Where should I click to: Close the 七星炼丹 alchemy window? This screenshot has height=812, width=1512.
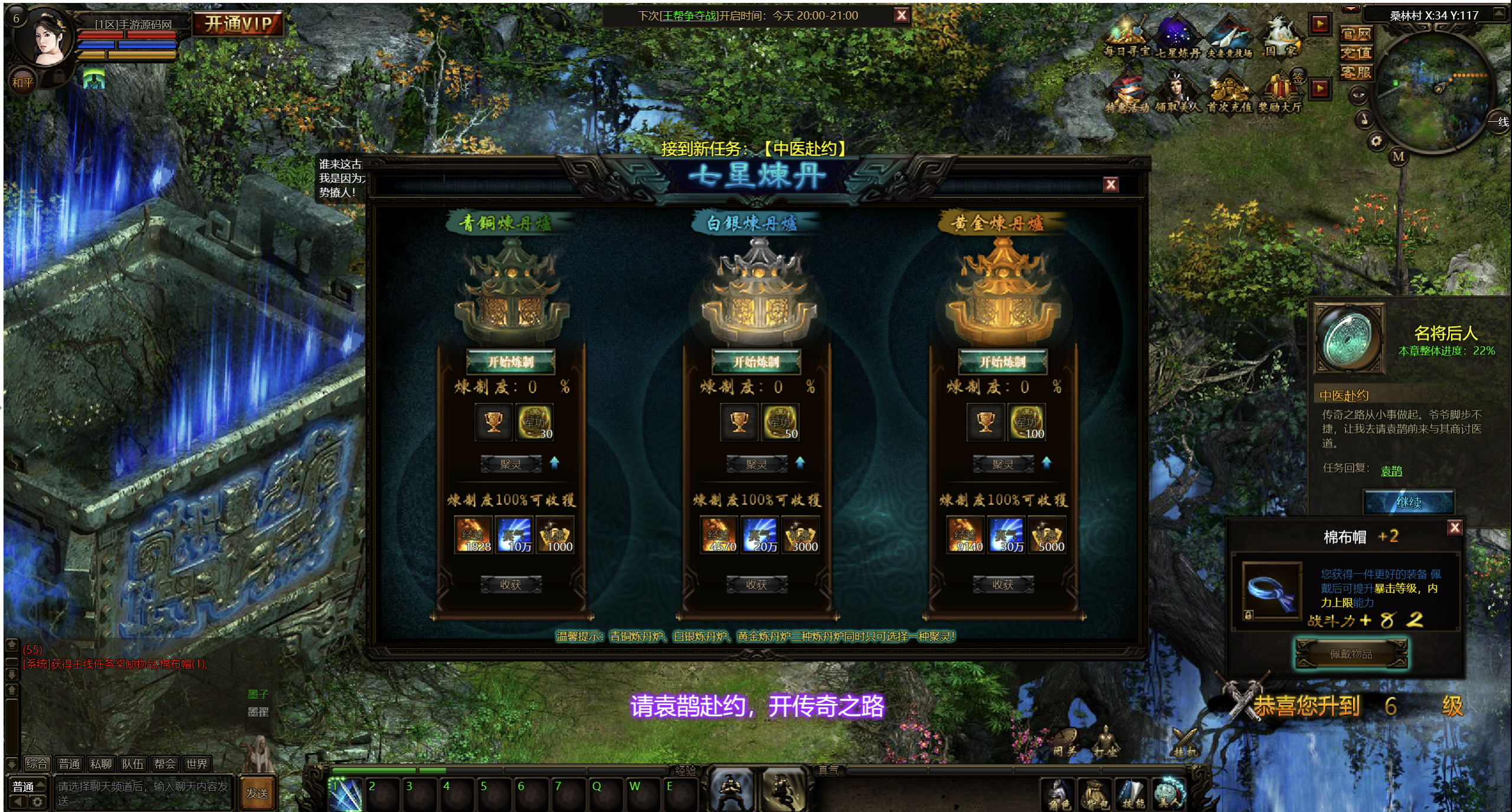click(1110, 185)
